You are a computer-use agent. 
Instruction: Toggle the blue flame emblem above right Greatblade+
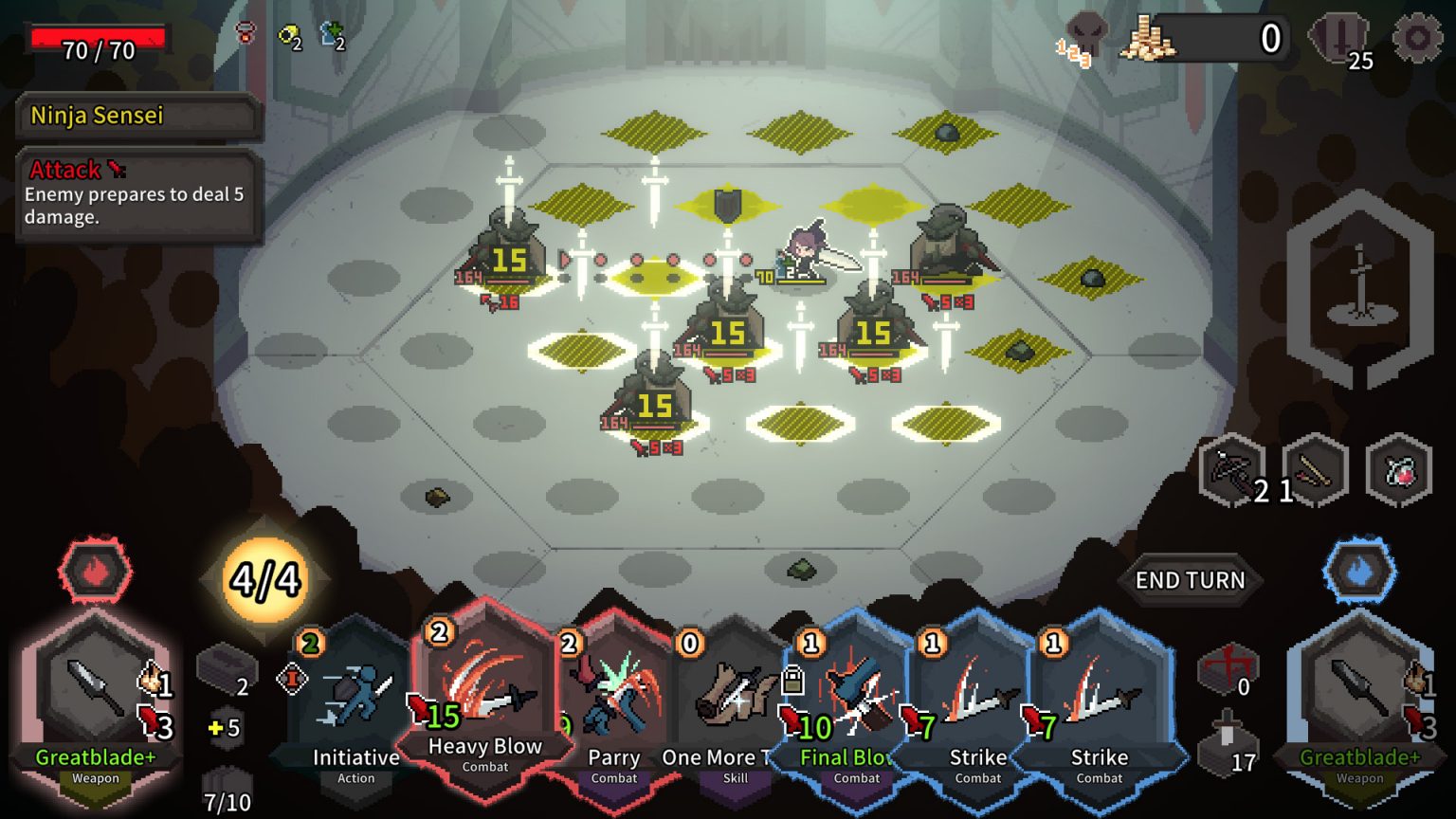1360,569
